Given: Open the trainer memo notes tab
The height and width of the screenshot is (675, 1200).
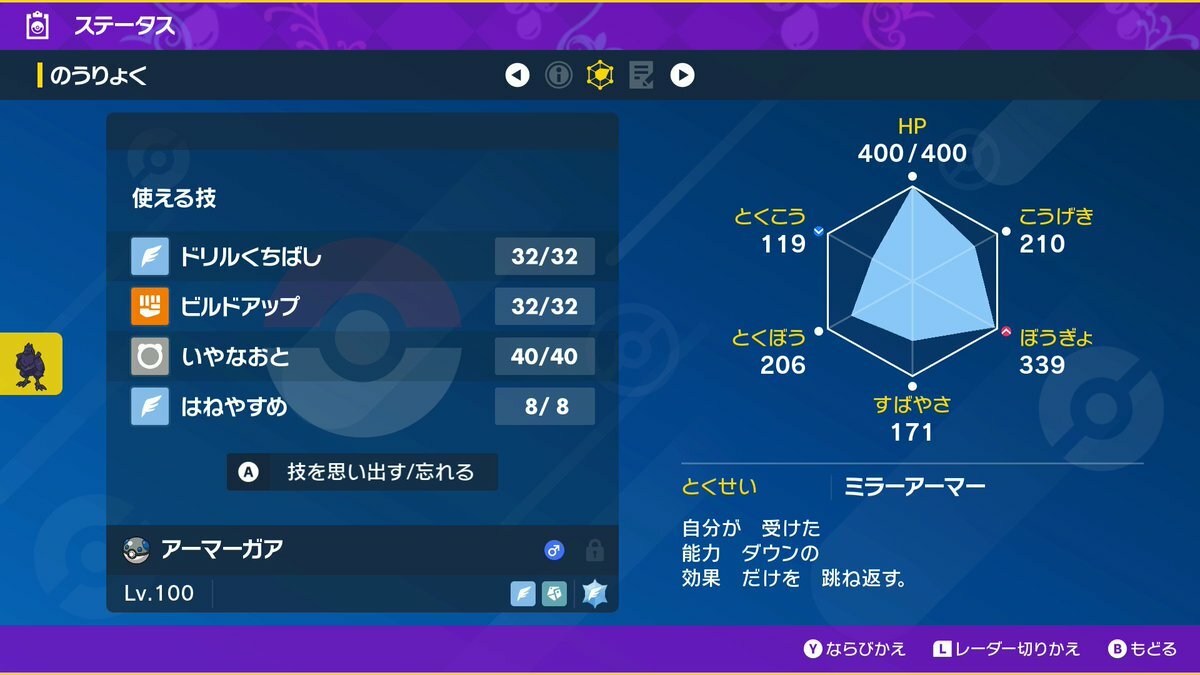Looking at the screenshot, I should (641, 75).
